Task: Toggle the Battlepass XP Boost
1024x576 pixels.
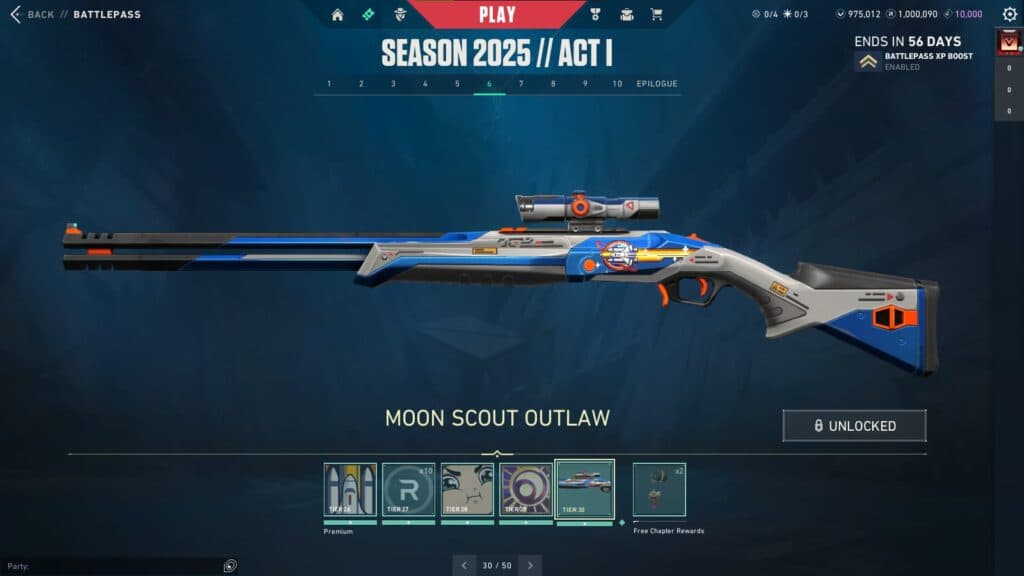Action: [868, 61]
